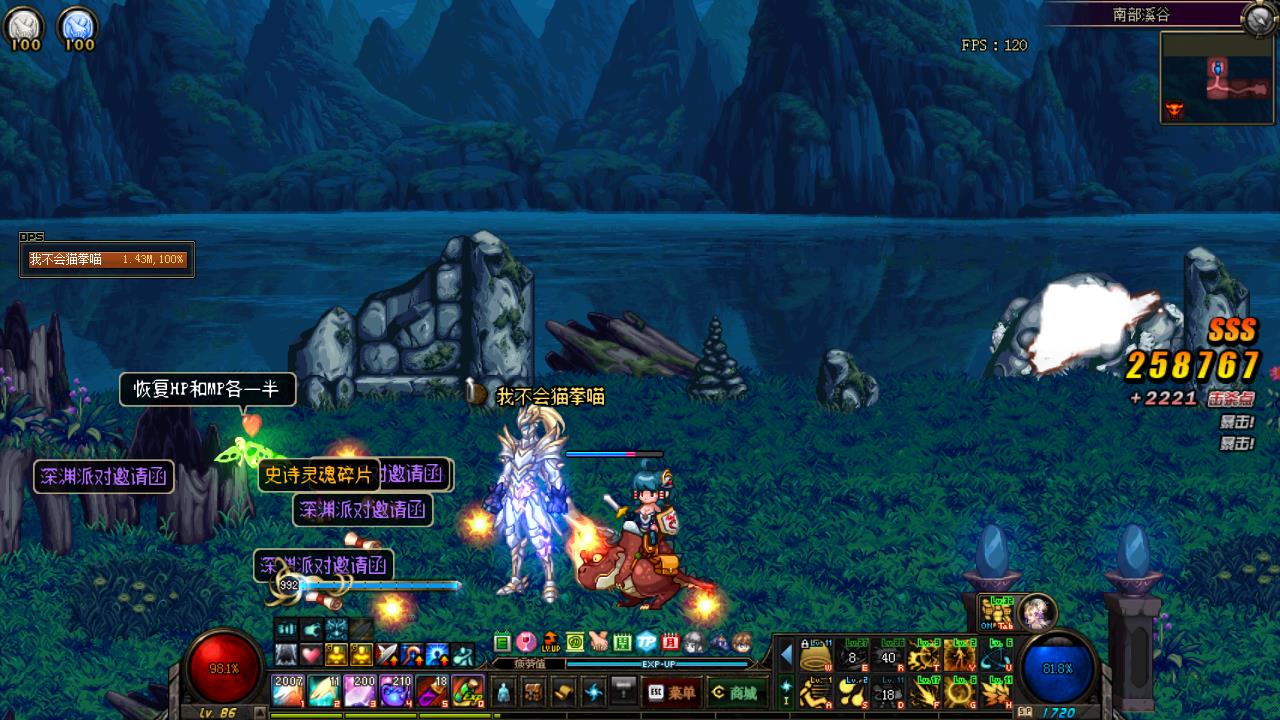Click the LV.UP icon
The image size is (1280, 720).
pos(551,642)
